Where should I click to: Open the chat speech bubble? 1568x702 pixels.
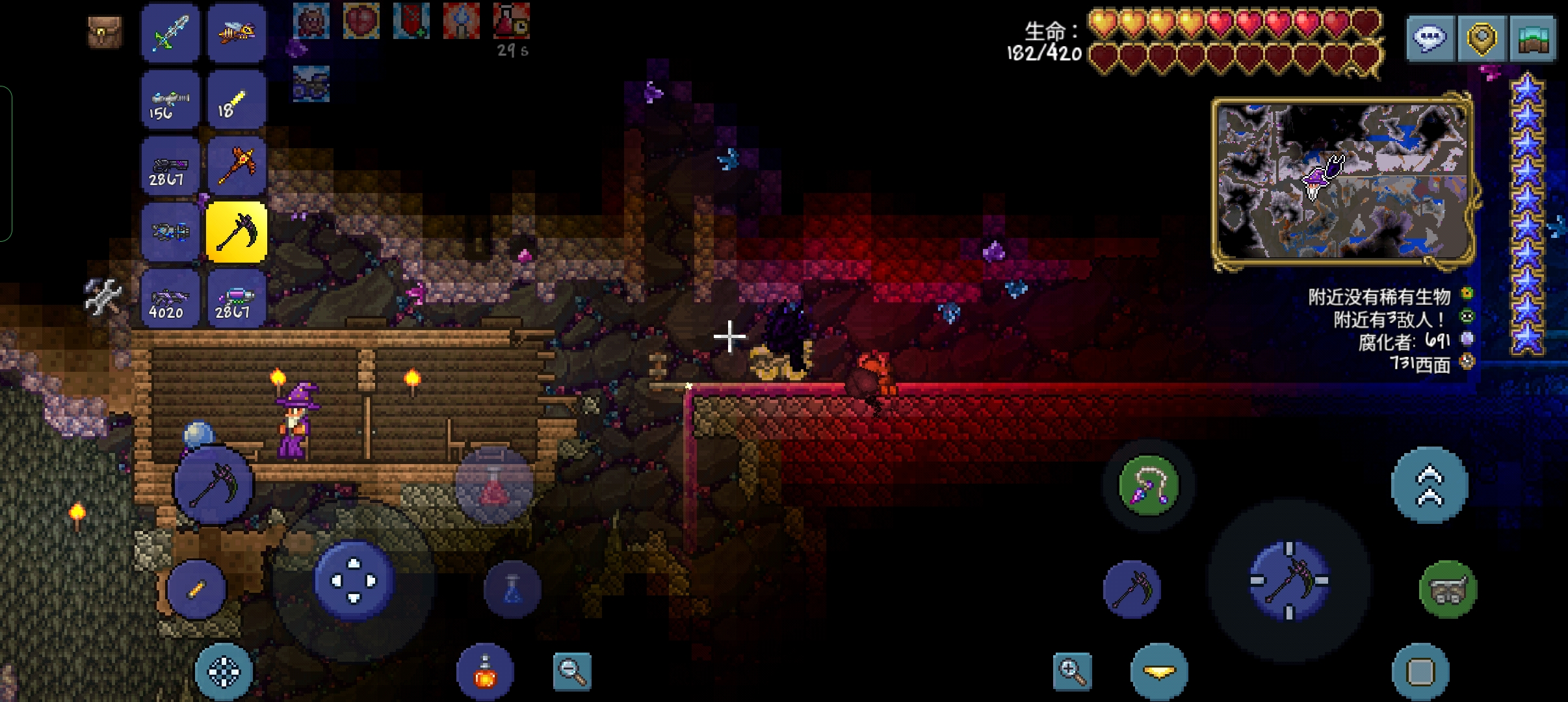pyautogui.click(x=1430, y=39)
